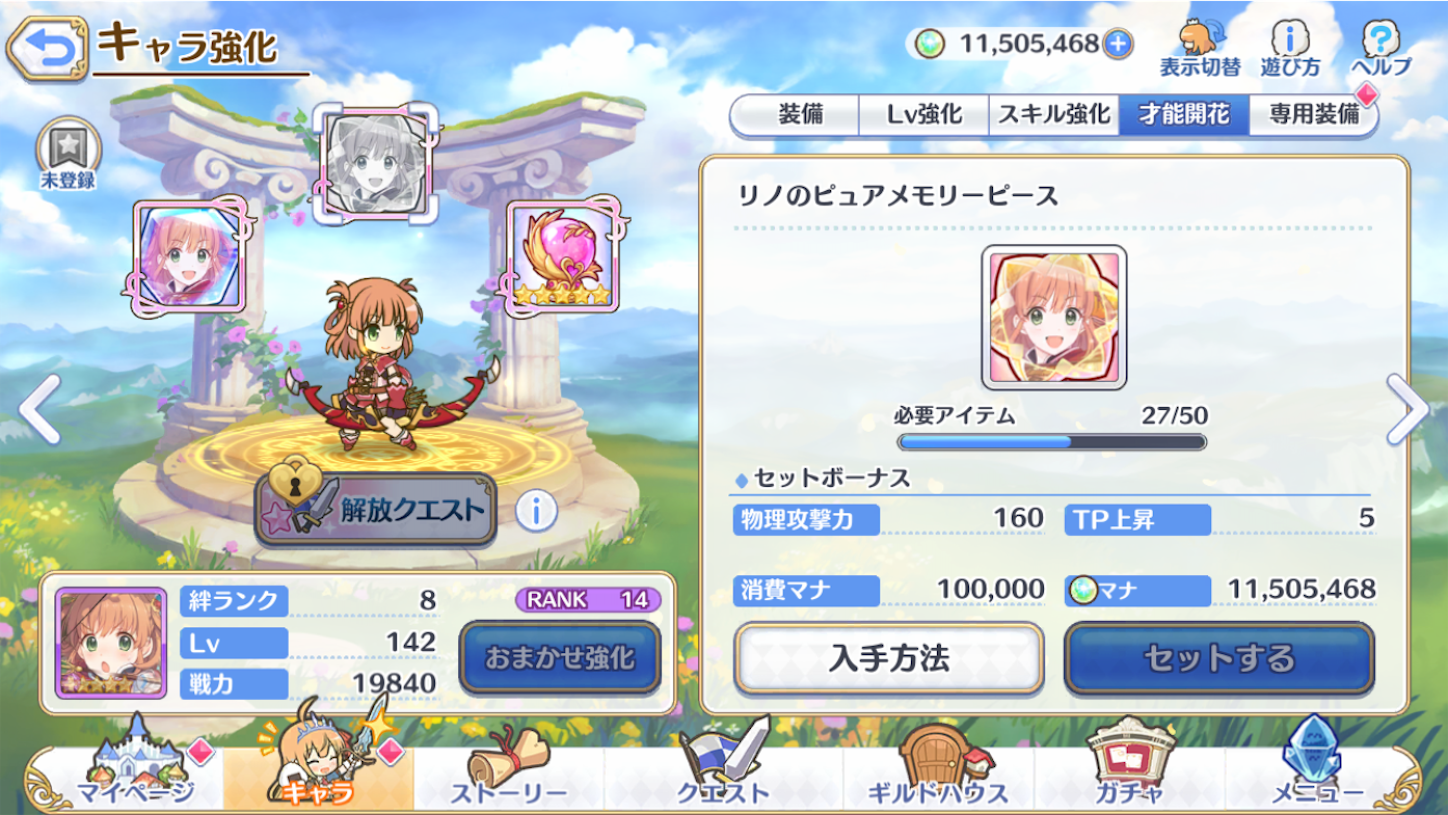Switch to the スキル強化 tab
The height and width of the screenshot is (815, 1448).
1054,115
